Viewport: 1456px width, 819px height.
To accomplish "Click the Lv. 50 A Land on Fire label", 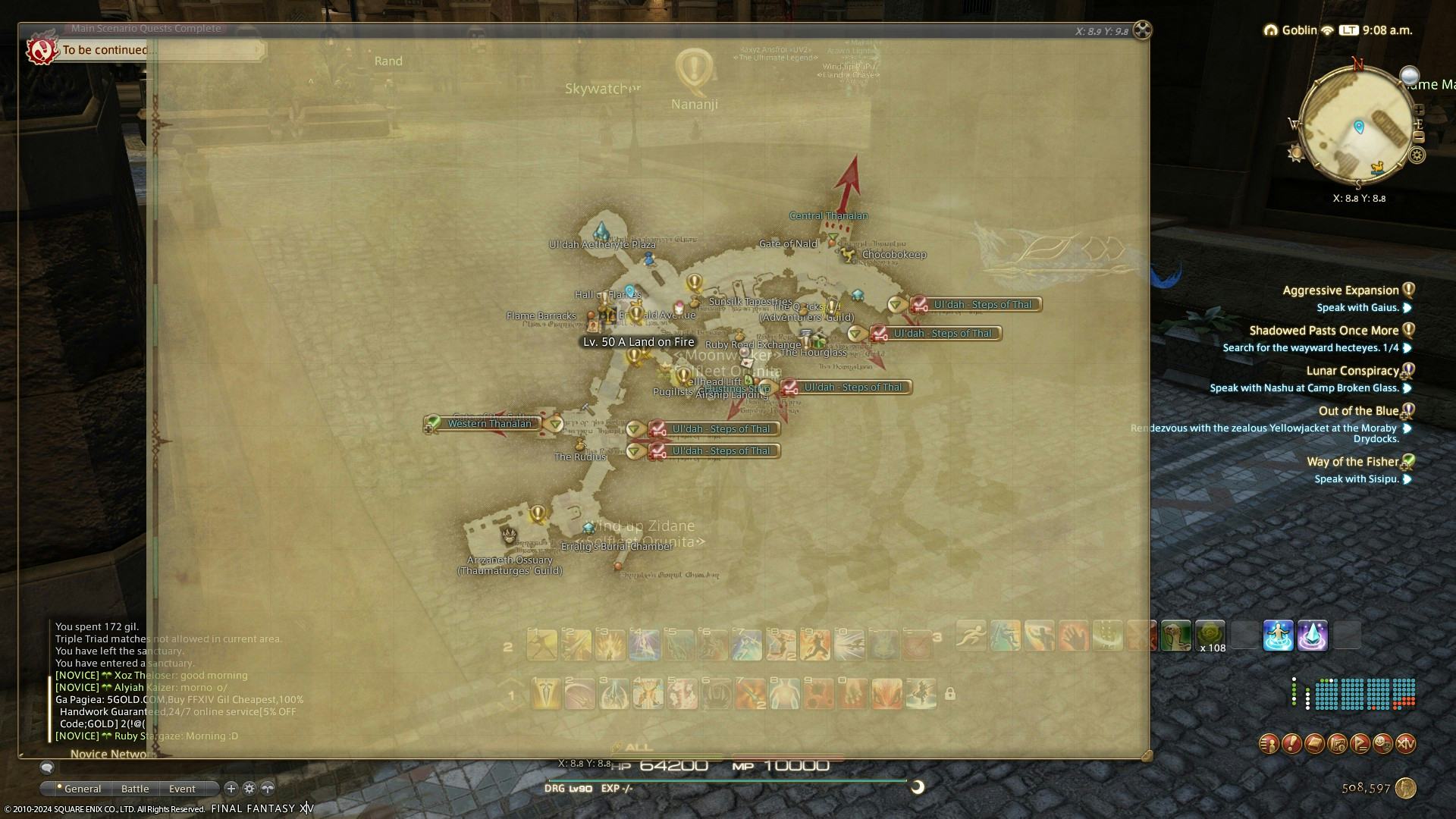I will [638, 343].
